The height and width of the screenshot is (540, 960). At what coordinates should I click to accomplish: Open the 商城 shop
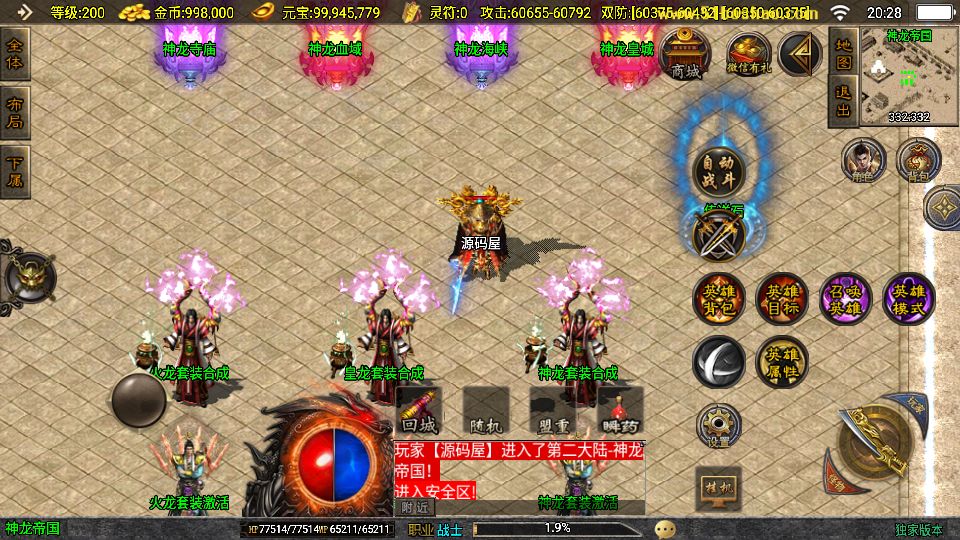pos(685,54)
